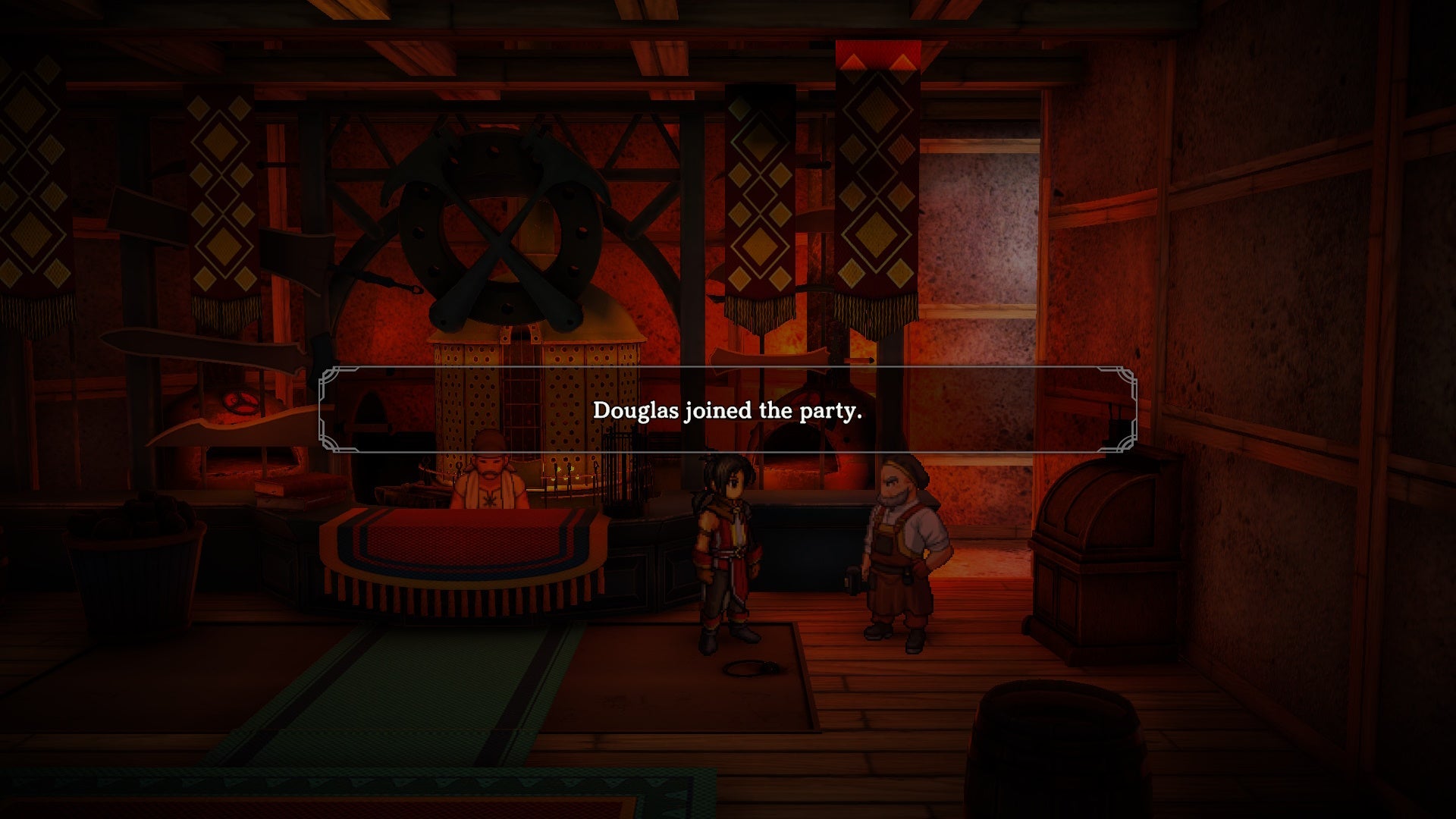Open the wooden chest on the right side
Viewport: 1456px width, 819px height.
1103,546
